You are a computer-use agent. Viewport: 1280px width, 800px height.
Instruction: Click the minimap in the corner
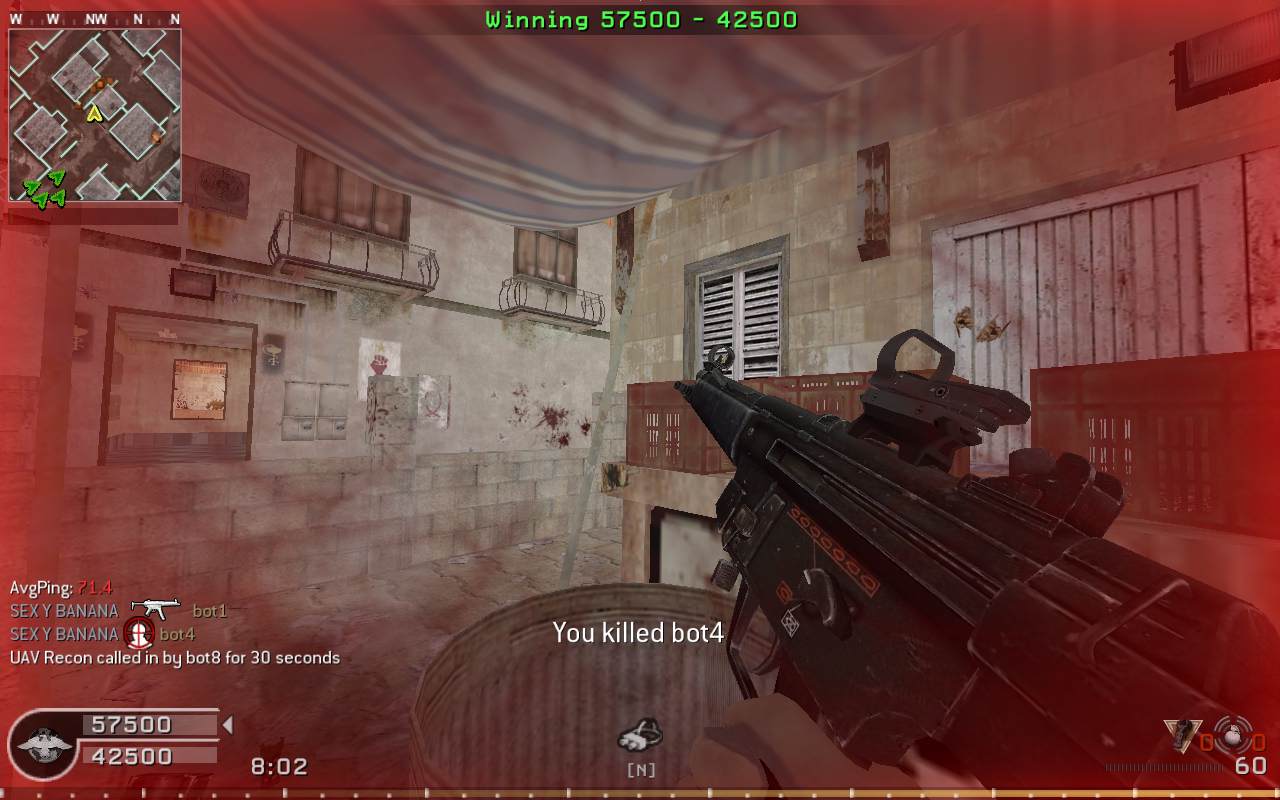[x=95, y=115]
